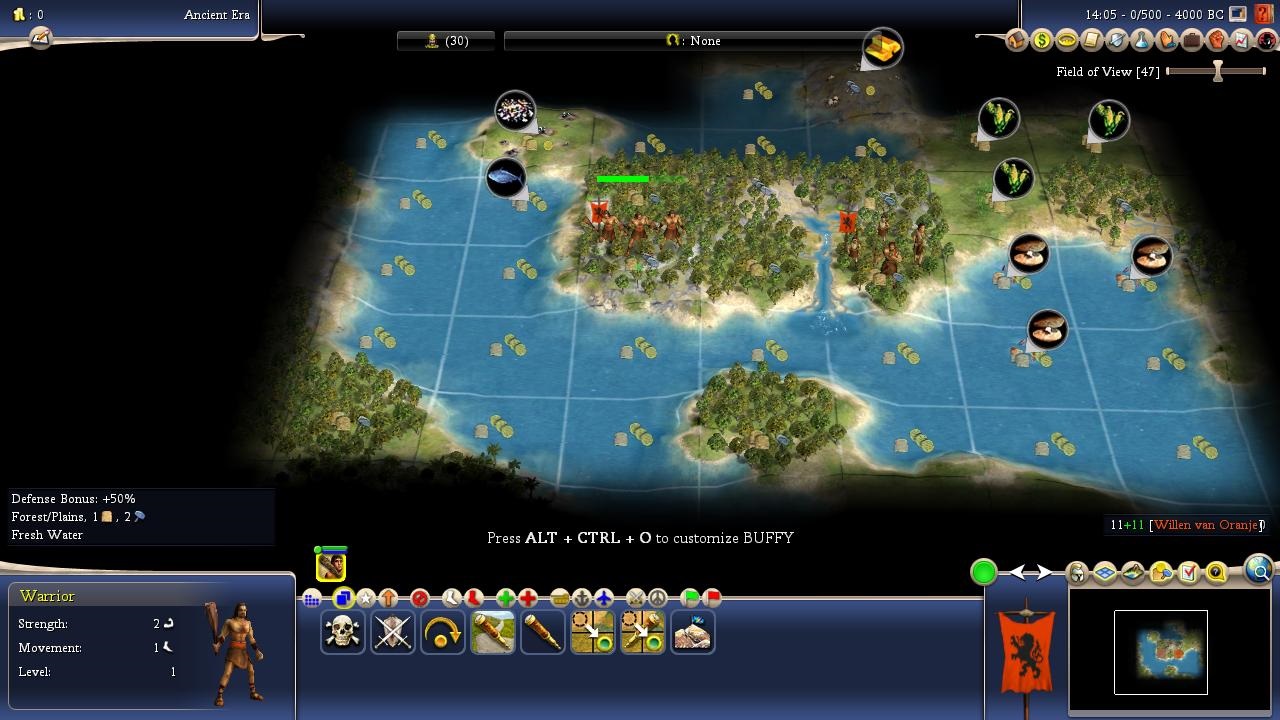The width and height of the screenshot is (1280, 720).
Task: Open the Domestic Advisor house icon
Action: tap(1017, 41)
